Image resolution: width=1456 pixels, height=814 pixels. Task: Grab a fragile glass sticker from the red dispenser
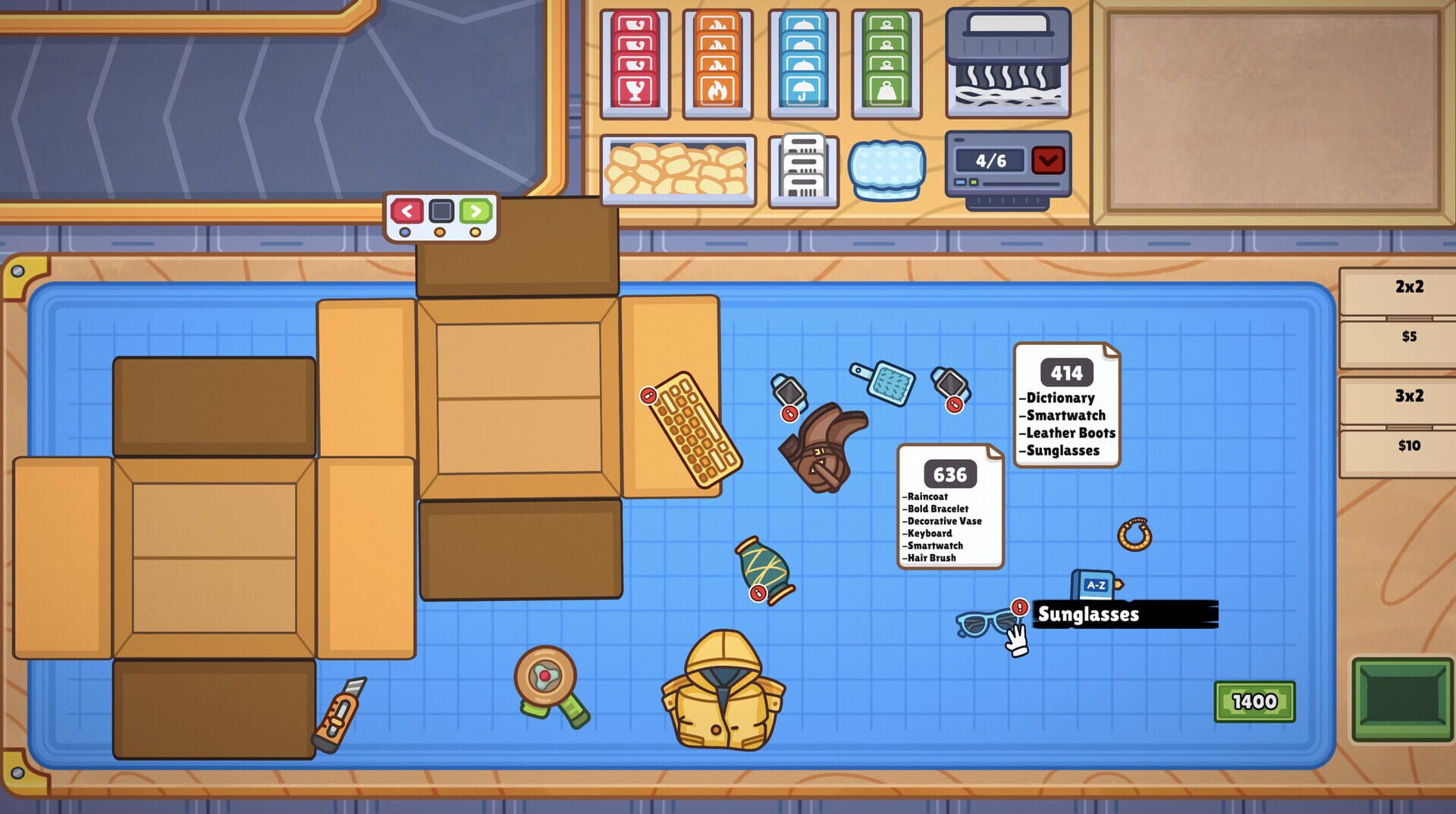coord(637,61)
